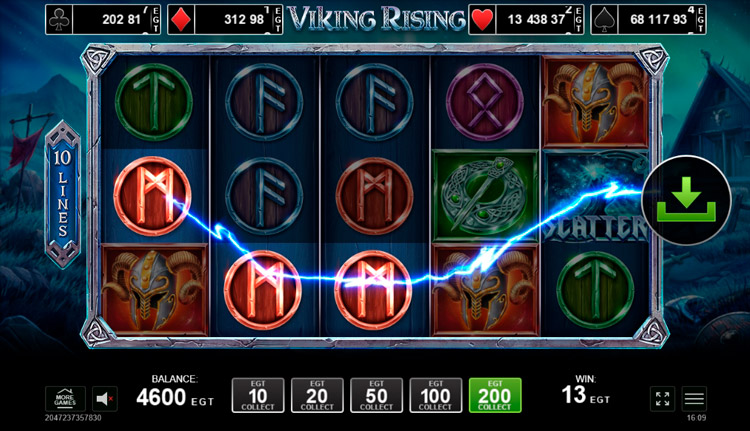This screenshot has height=431, width=750.
Task: Click the EGT 100 collect button
Action: click(x=436, y=396)
